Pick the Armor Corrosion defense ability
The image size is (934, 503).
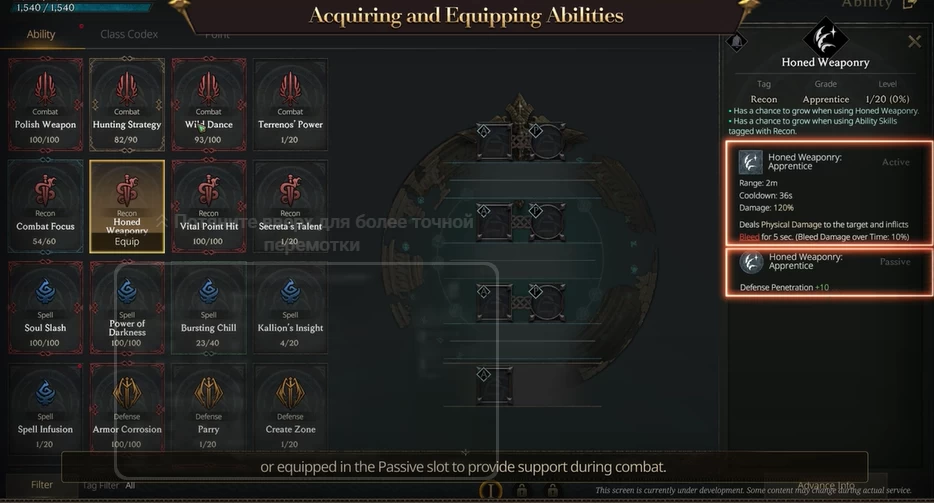coord(127,404)
